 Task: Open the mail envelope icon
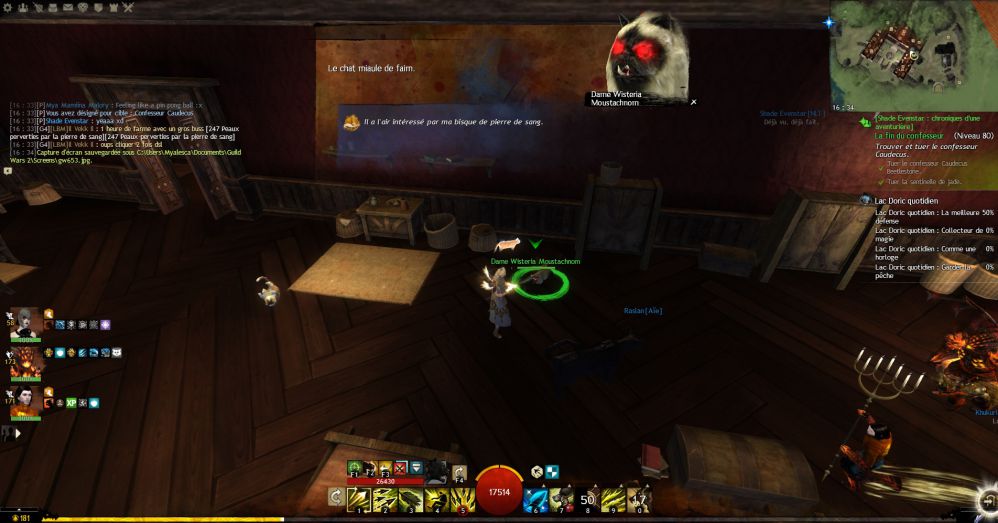pos(67,7)
